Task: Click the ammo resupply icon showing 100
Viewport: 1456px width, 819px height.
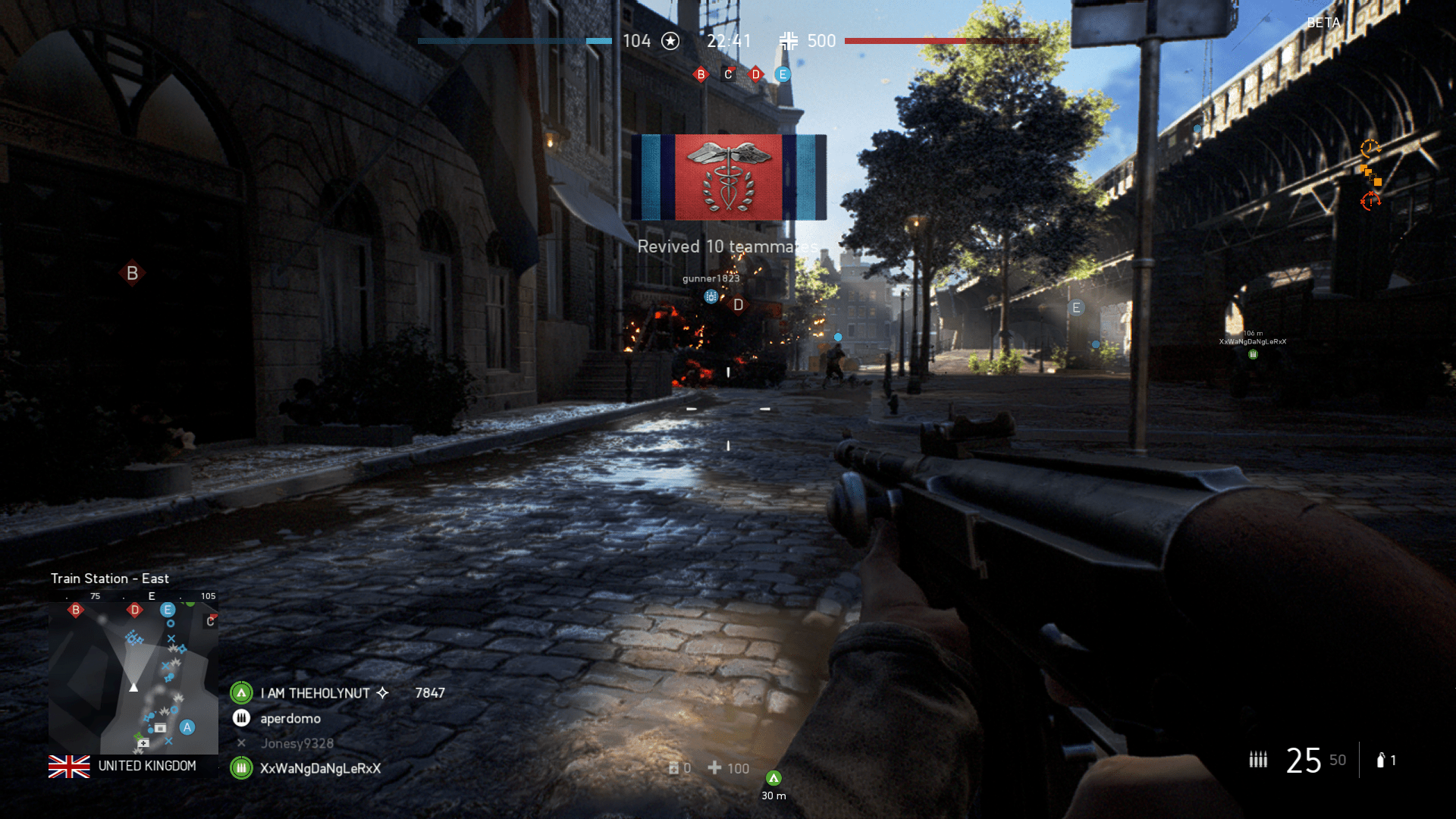Action: point(716,768)
